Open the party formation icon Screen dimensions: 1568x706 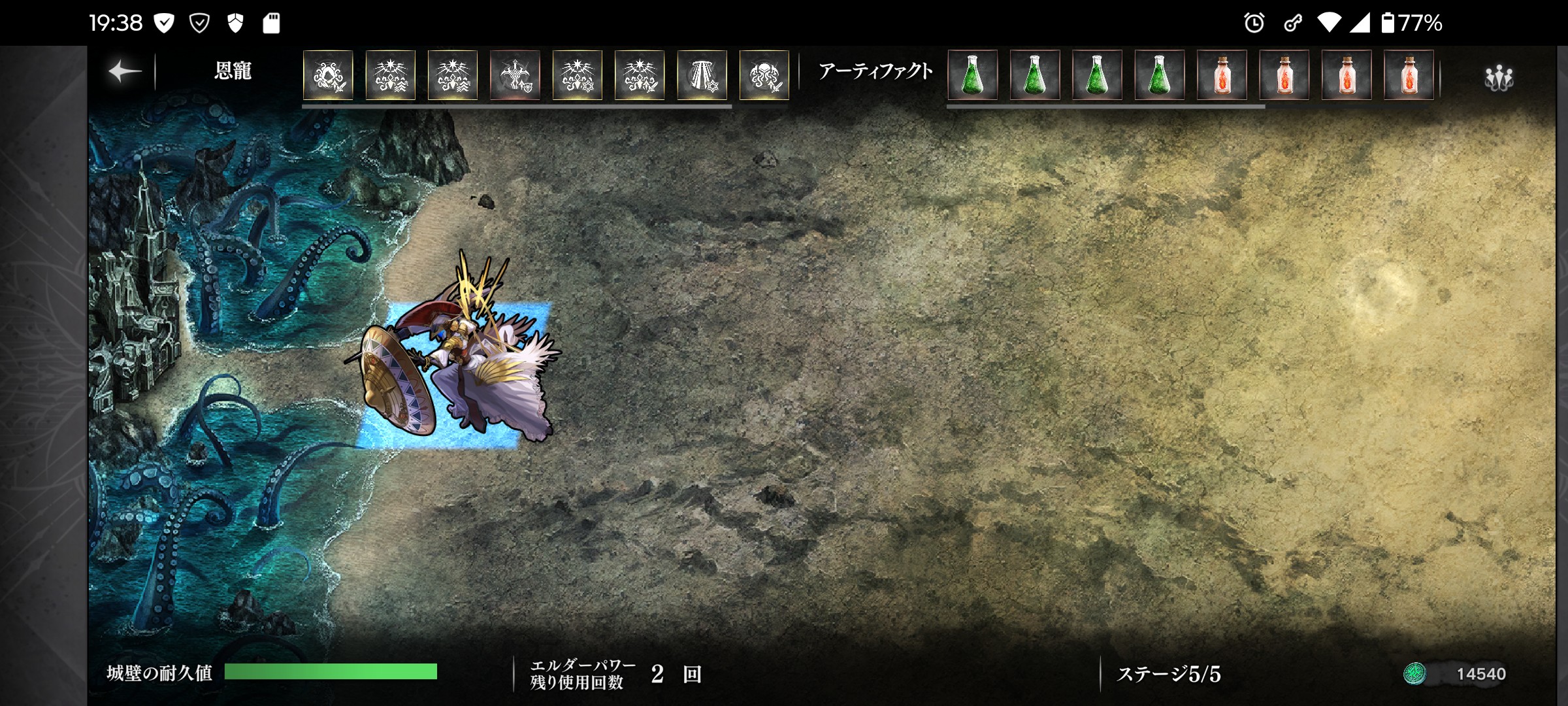click(x=1498, y=78)
